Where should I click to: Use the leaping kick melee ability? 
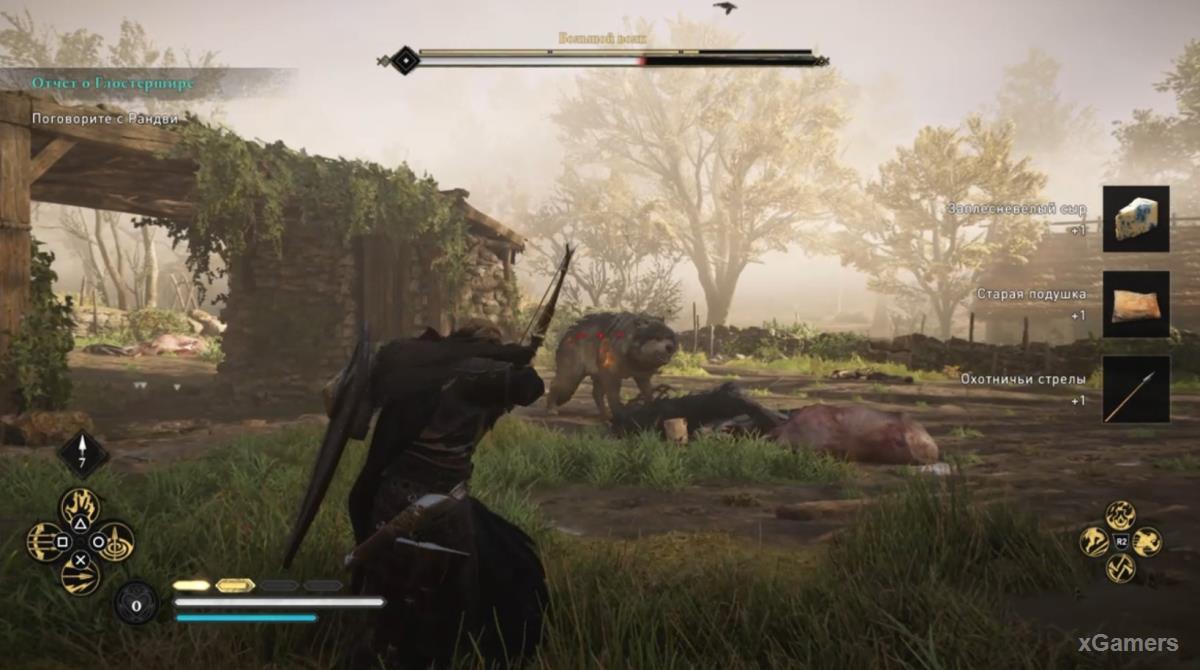tap(1095, 542)
